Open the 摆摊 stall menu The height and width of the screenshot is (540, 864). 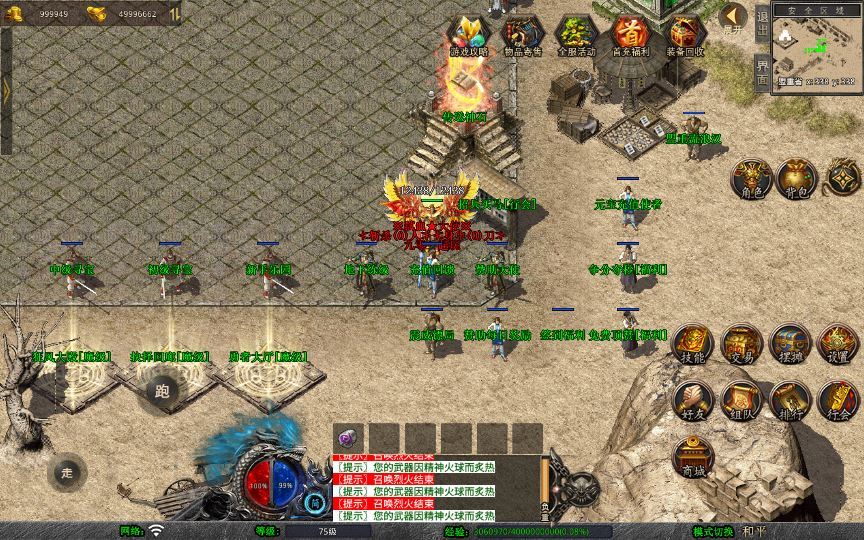790,344
